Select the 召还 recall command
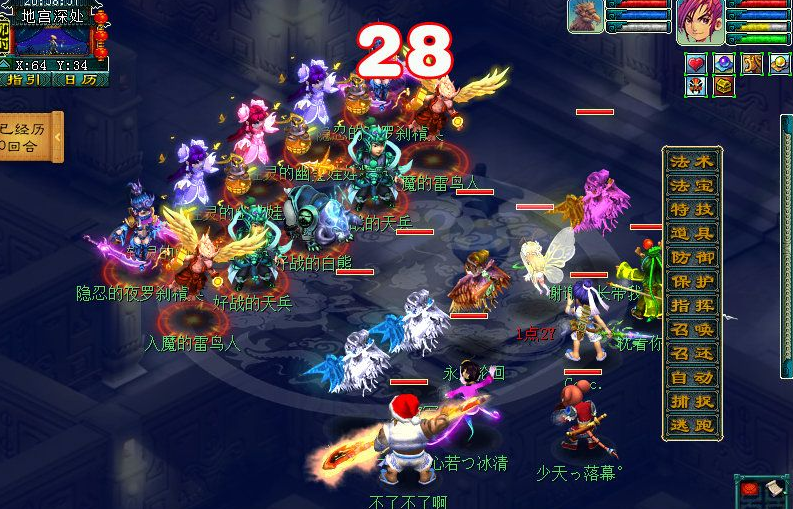The image size is (793, 509). point(691,354)
